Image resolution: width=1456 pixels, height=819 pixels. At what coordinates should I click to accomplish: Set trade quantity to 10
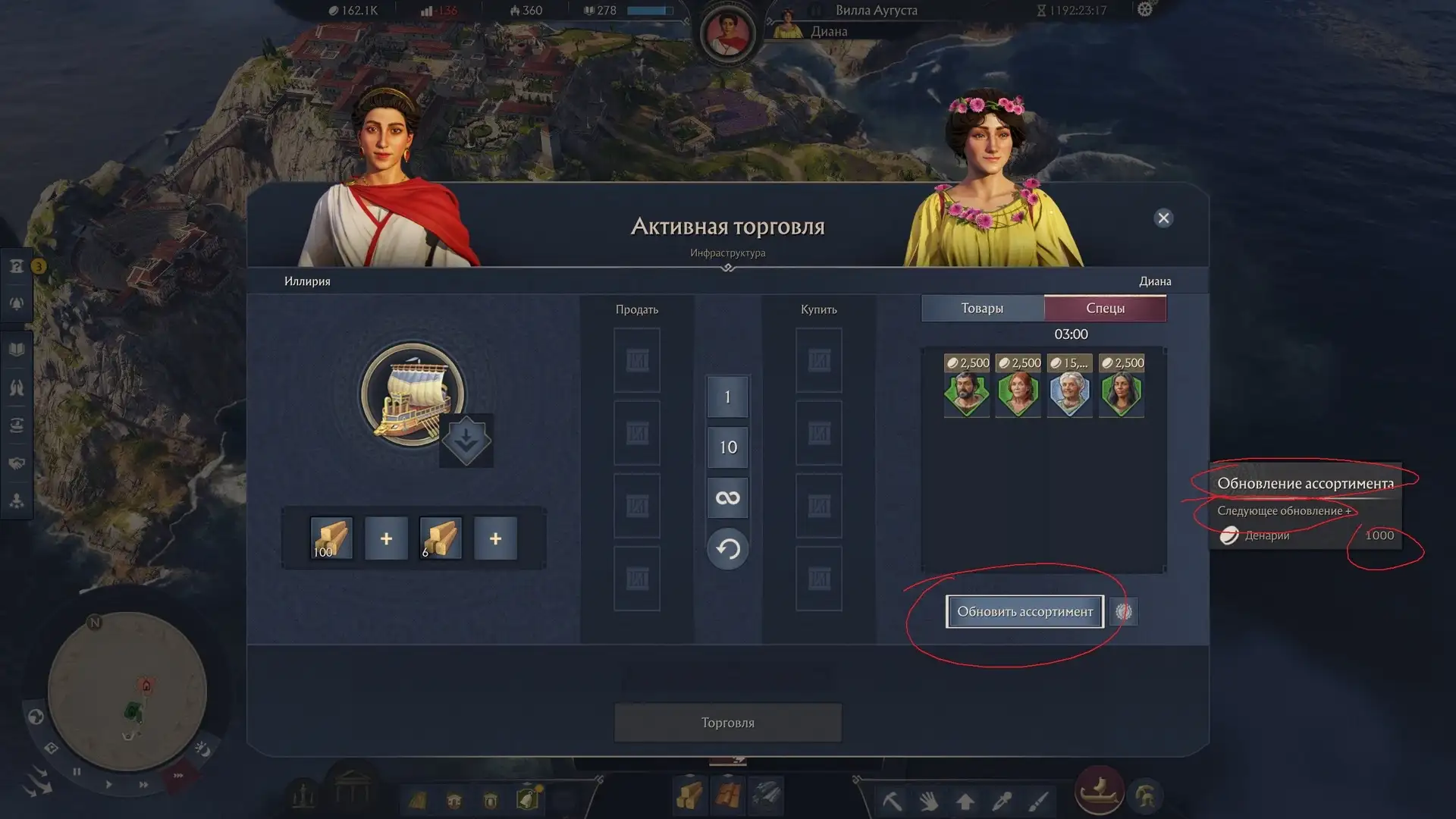click(727, 447)
